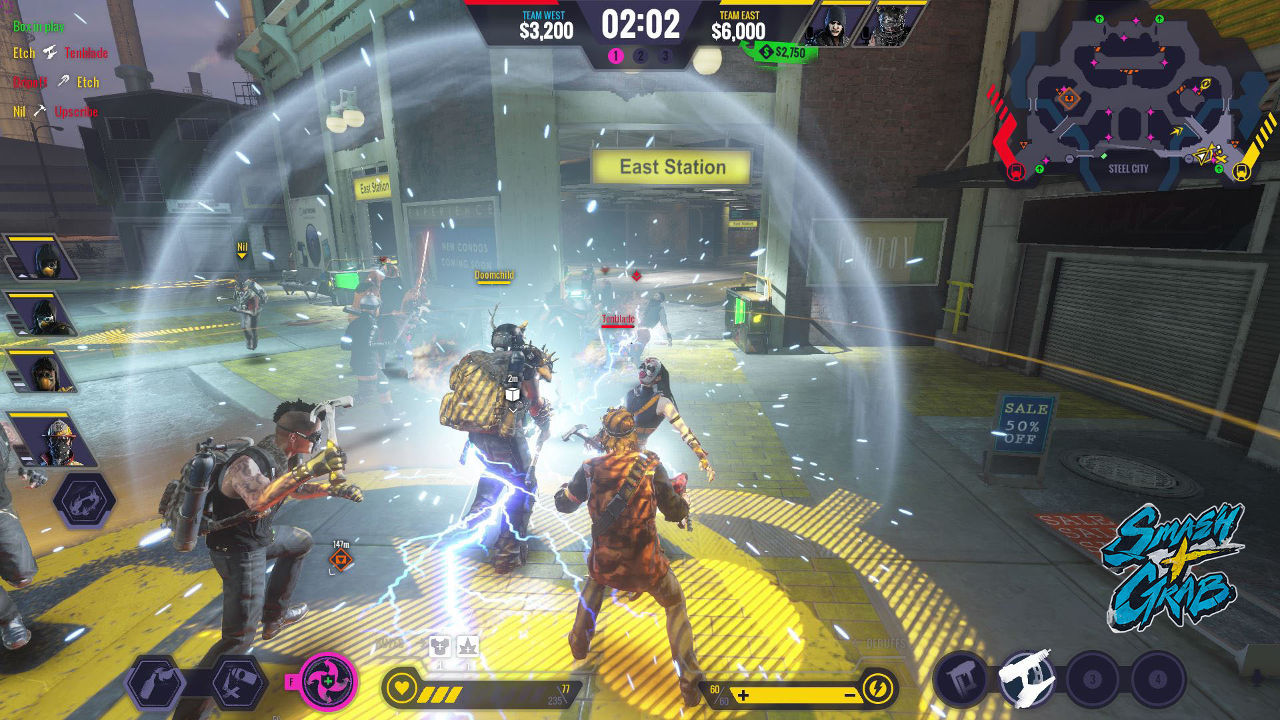View the spiky masked player portrait
The width and height of the screenshot is (1280, 720).
click(x=898, y=26)
